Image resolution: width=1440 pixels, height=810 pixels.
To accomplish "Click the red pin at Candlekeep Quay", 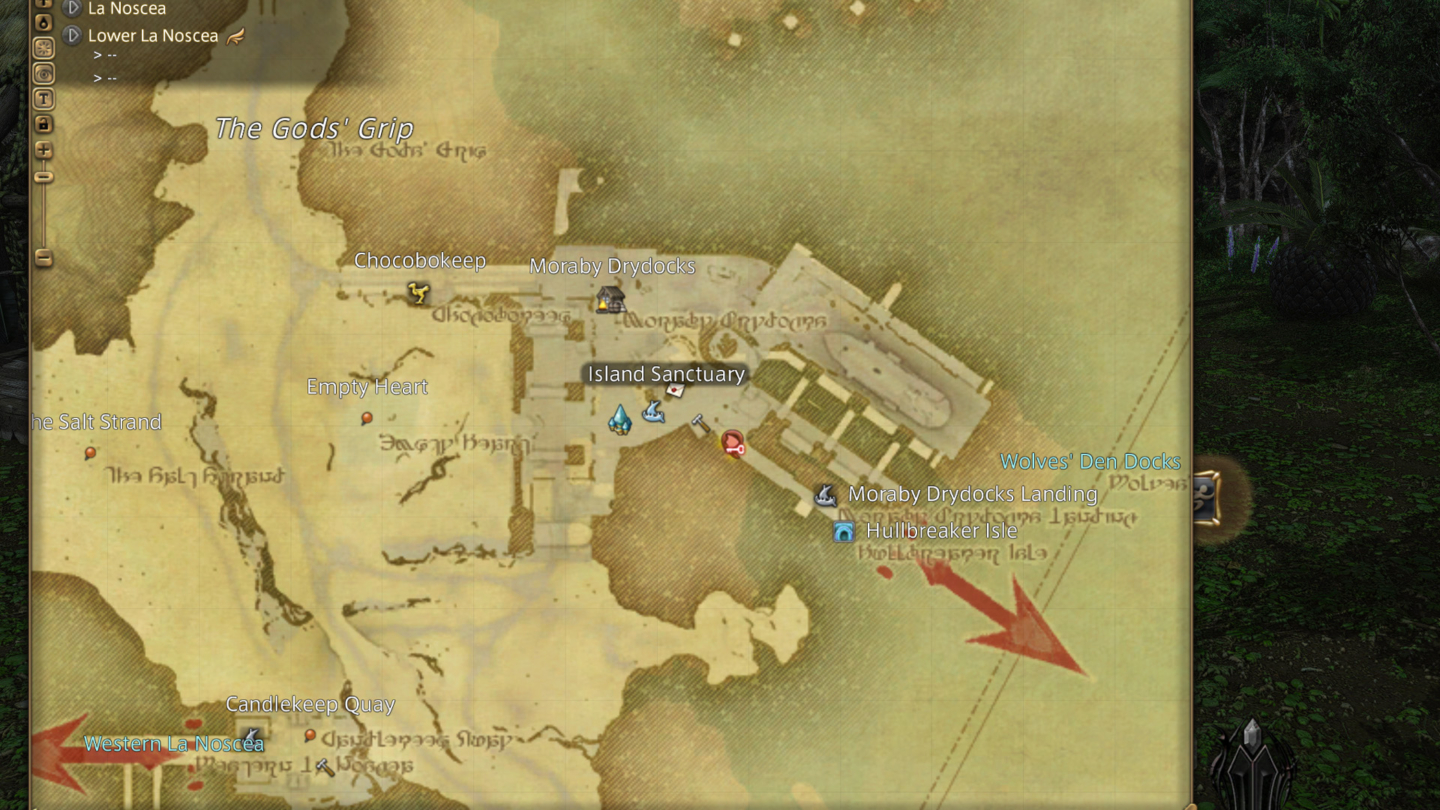I will click(x=310, y=736).
